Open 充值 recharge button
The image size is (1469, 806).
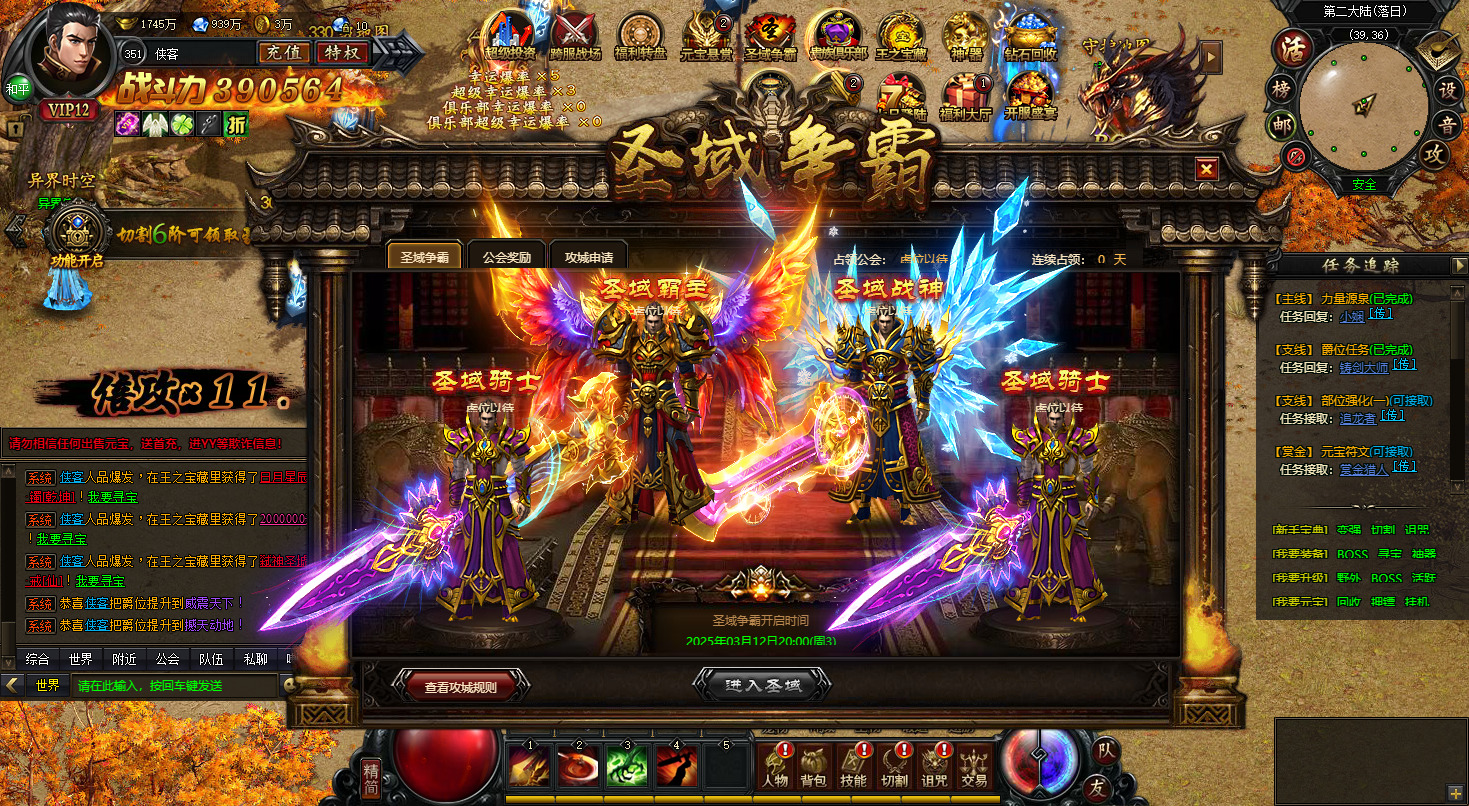click(284, 52)
